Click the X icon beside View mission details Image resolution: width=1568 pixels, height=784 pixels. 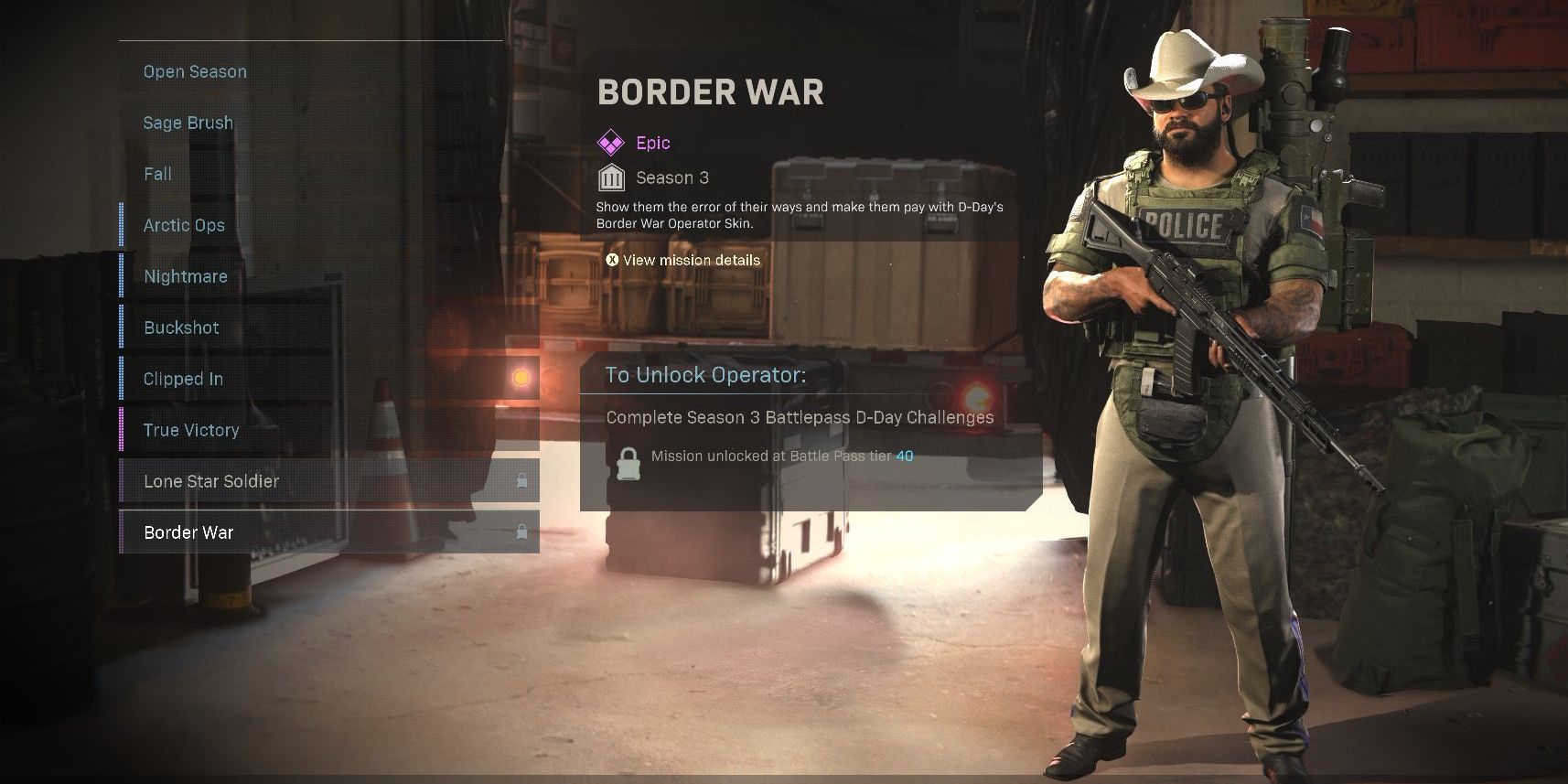611,260
